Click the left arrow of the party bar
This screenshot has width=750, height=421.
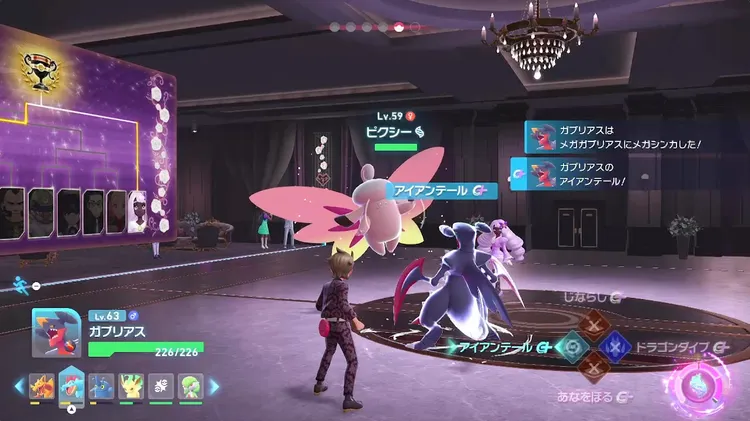coord(17,386)
